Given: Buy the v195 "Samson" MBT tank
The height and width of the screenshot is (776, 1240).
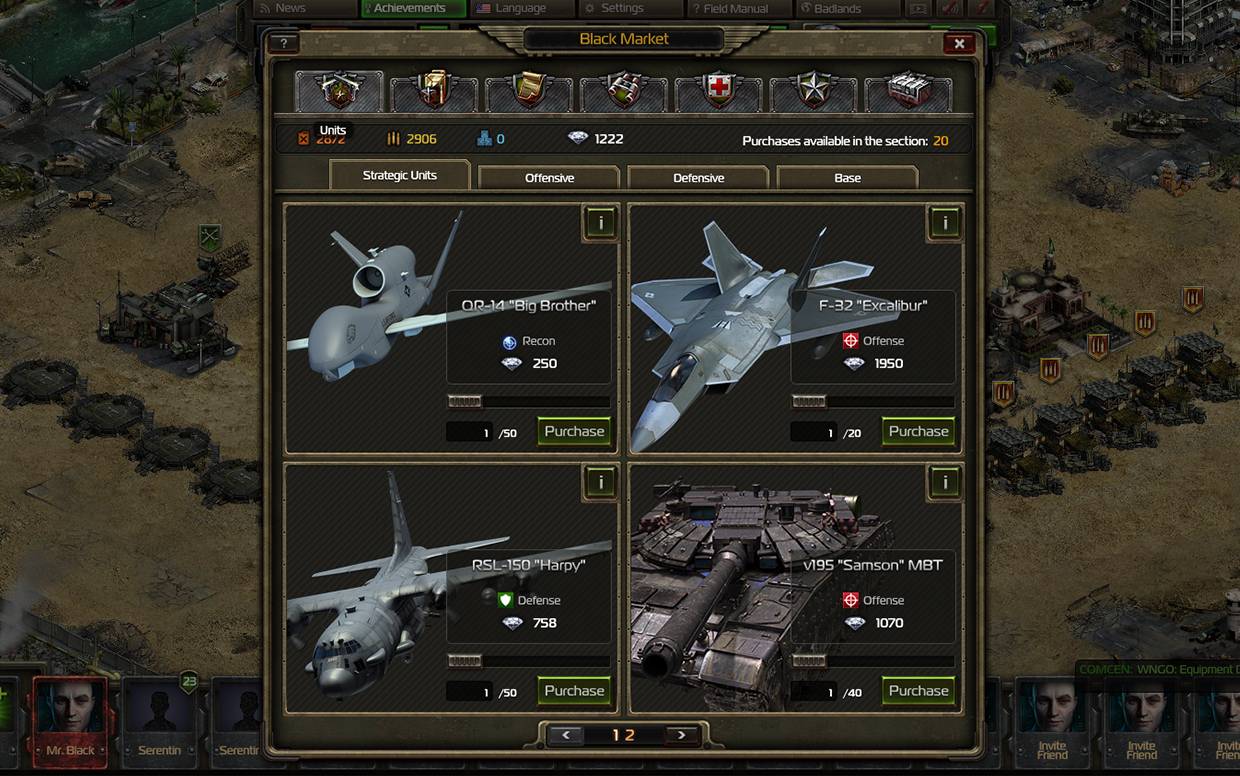Looking at the screenshot, I should click(918, 691).
